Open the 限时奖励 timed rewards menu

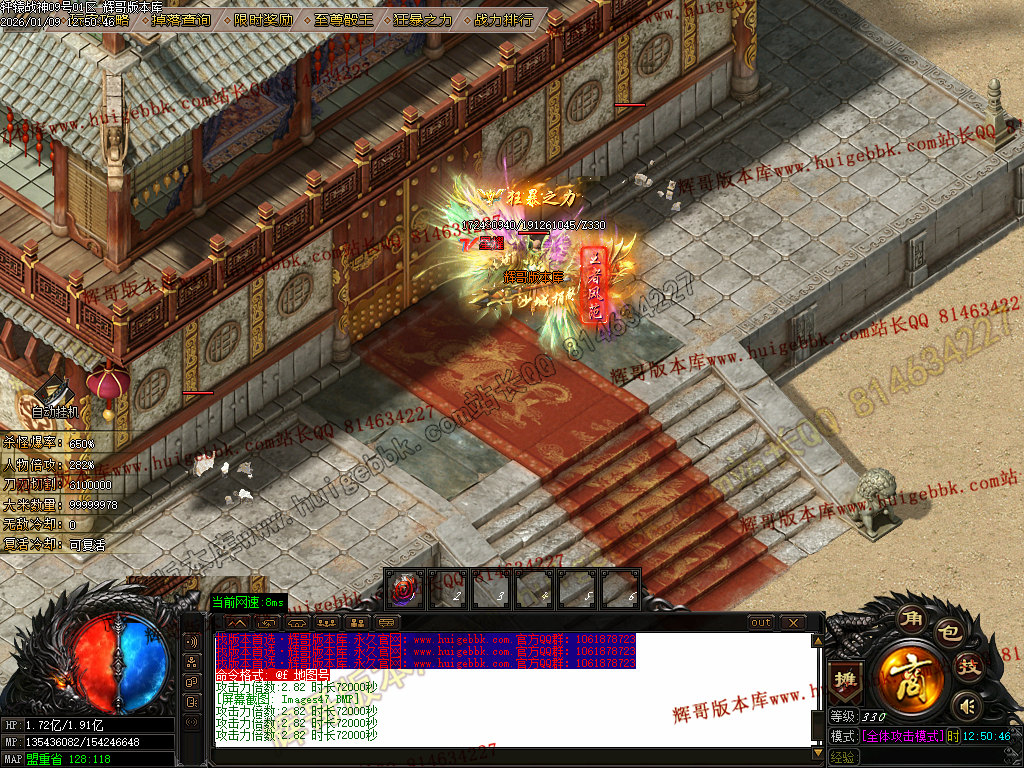264,19
